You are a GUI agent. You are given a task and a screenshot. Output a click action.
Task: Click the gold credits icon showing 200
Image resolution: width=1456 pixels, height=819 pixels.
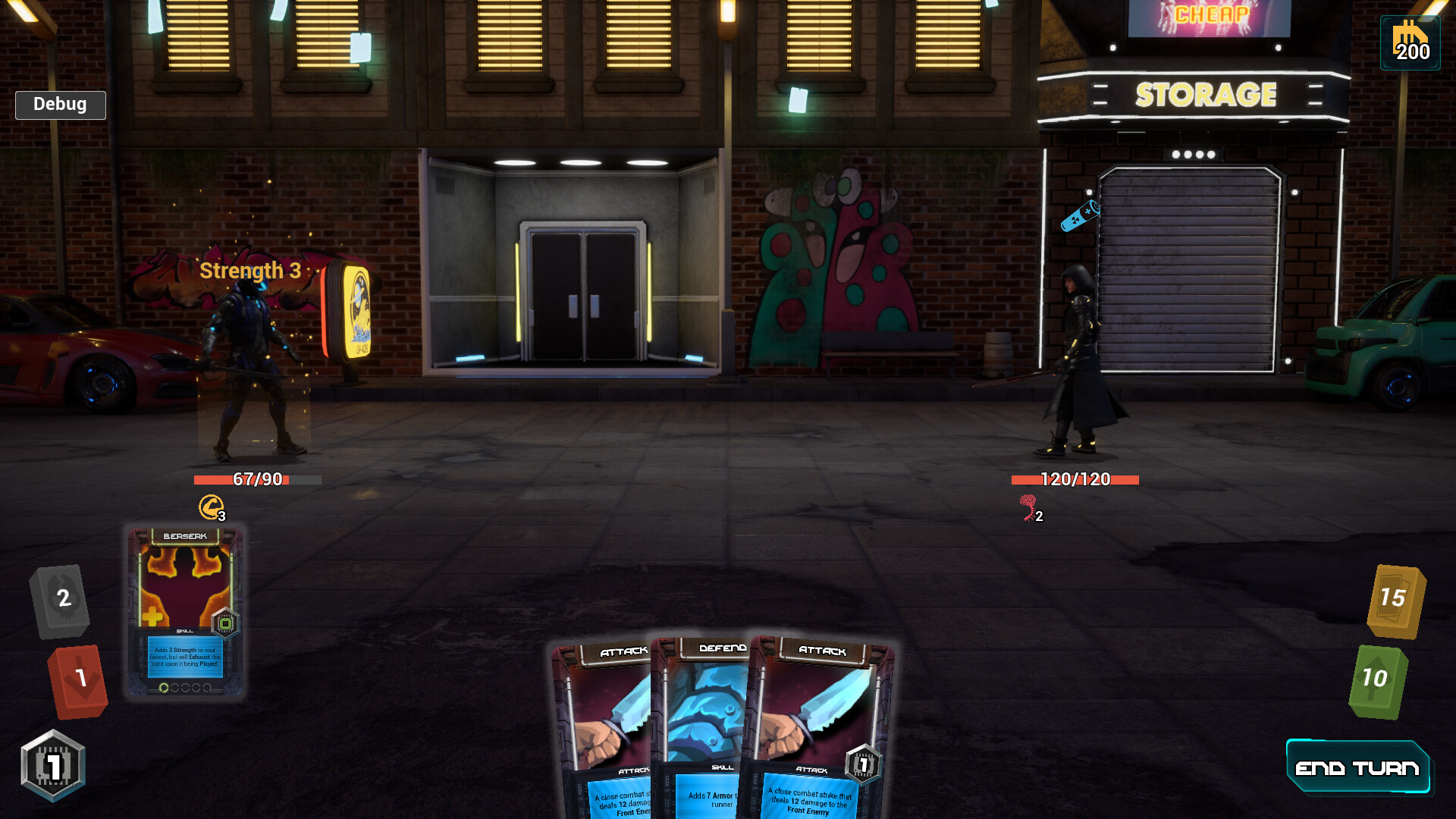tap(1409, 42)
